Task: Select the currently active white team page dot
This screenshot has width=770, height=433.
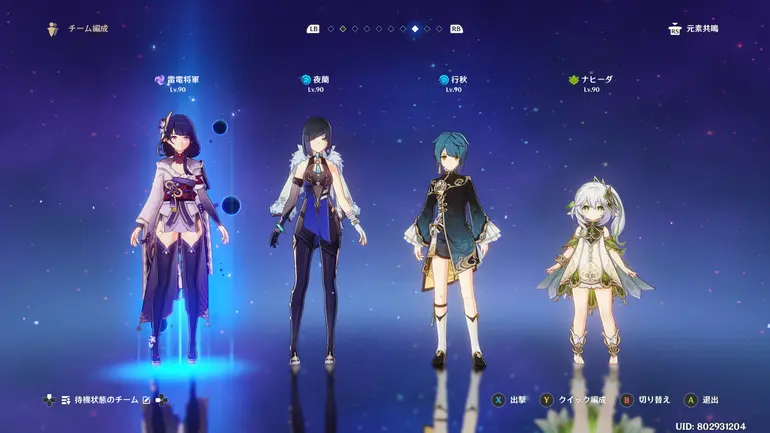Action: pos(415,29)
